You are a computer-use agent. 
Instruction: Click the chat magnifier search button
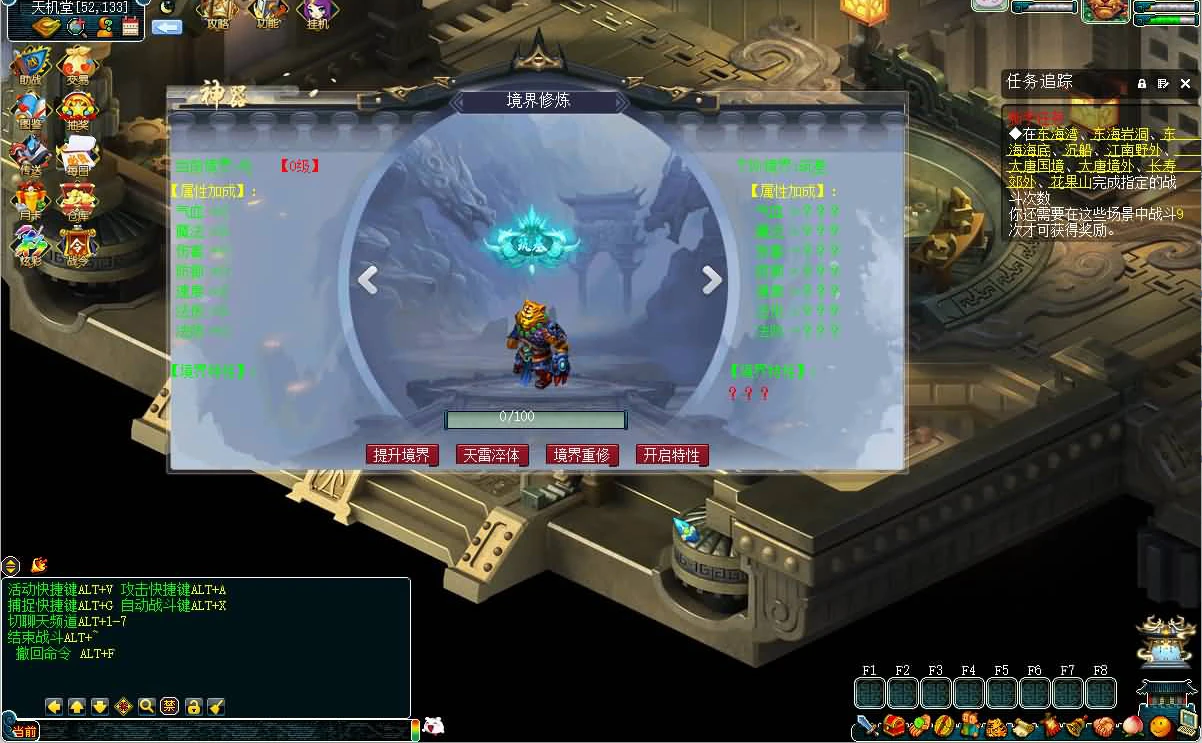pos(147,706)
